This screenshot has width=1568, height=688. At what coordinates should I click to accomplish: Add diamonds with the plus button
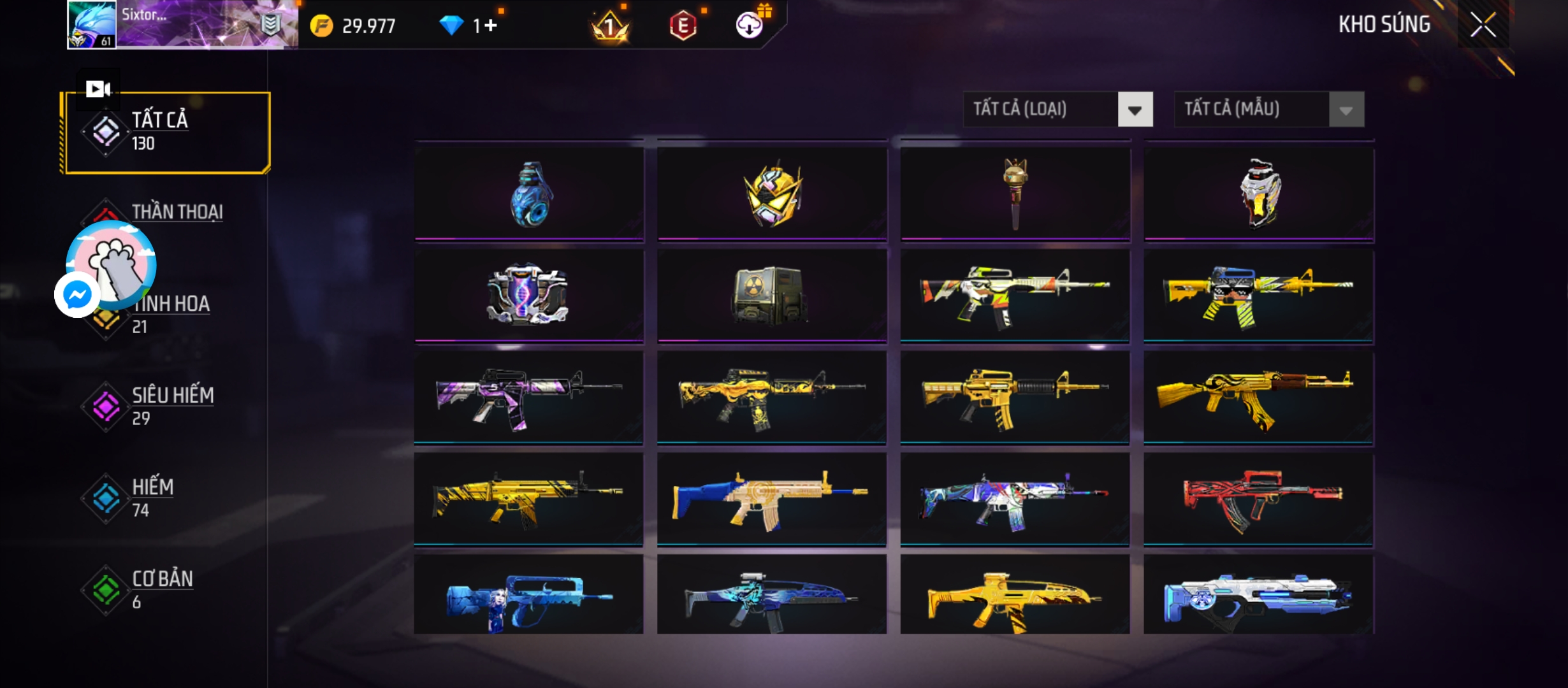[490, 25]
